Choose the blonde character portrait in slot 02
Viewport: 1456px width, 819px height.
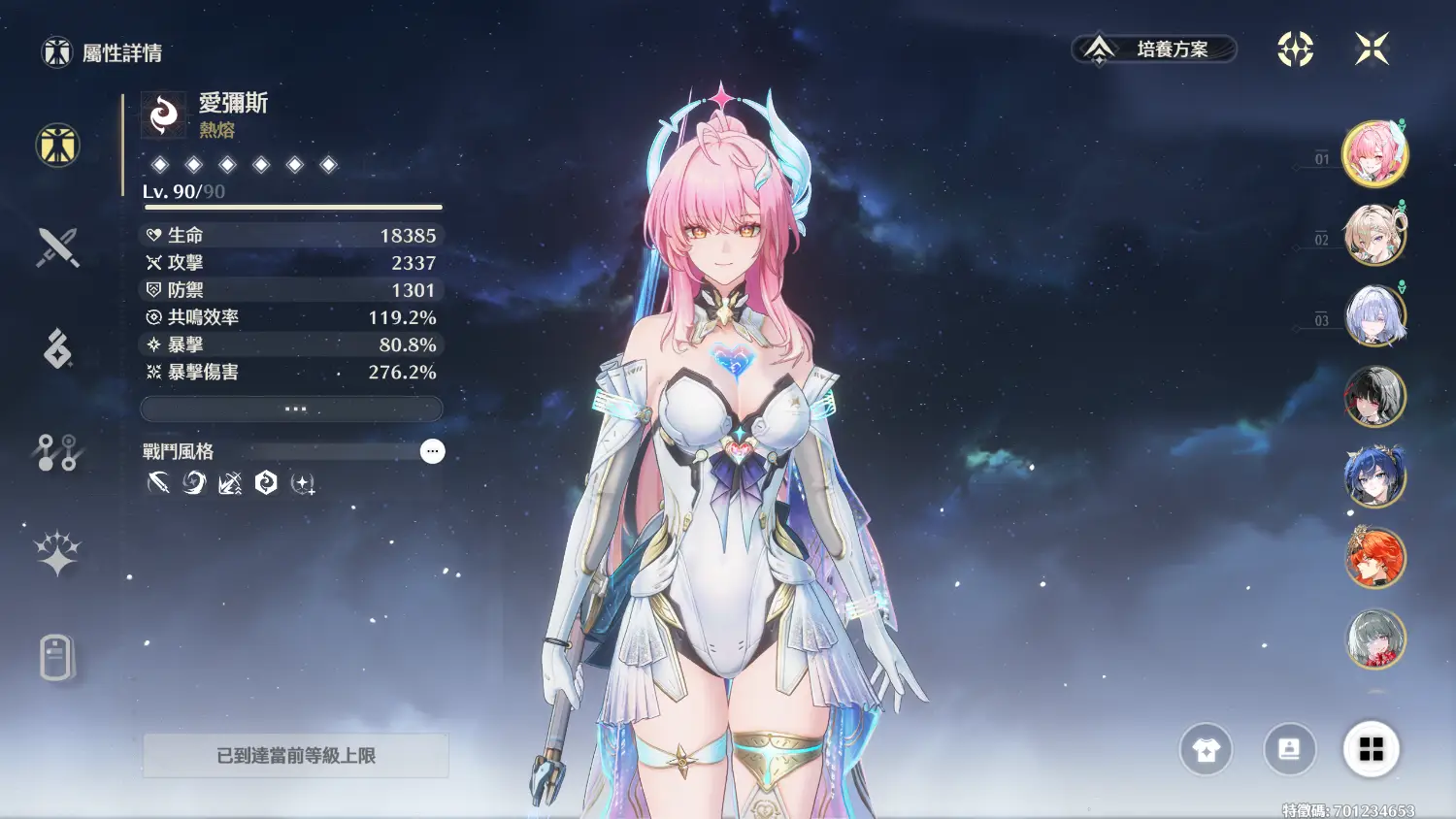1374,235
